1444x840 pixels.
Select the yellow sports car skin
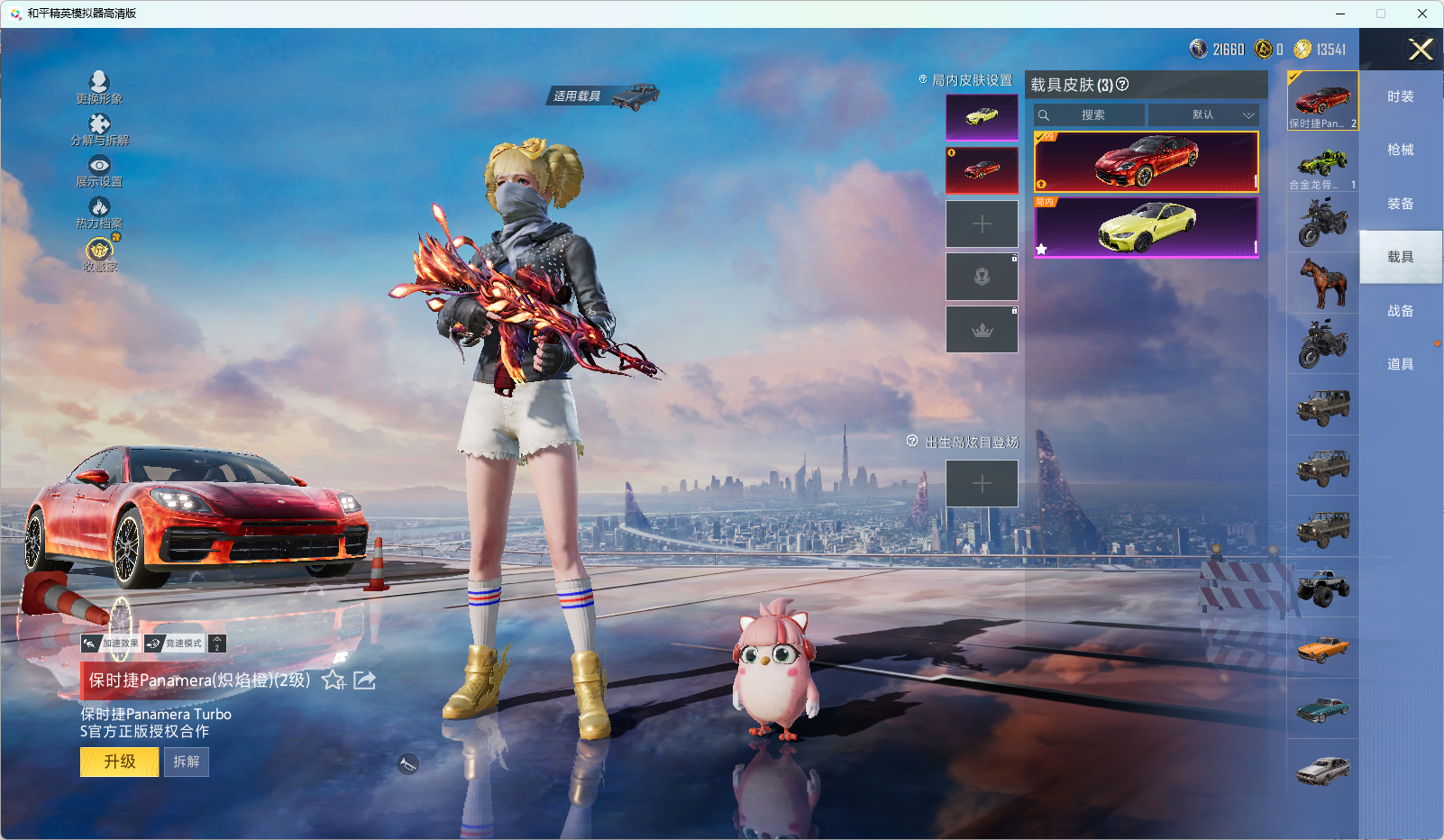coord(1146,227)
